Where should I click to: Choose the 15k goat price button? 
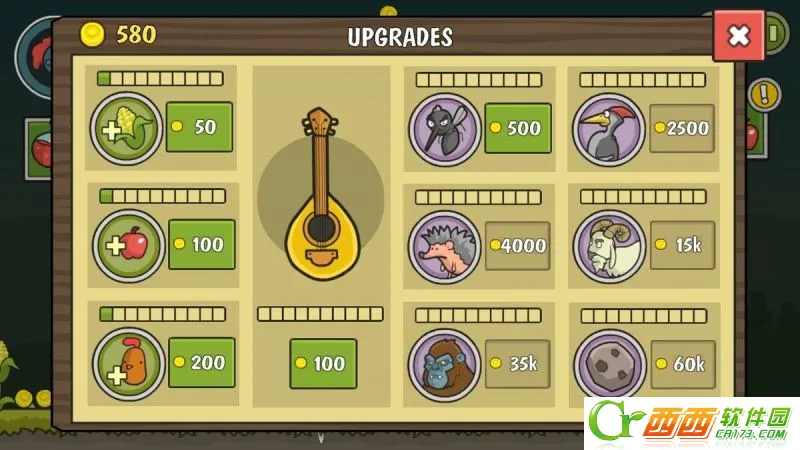tap(682, 245)
